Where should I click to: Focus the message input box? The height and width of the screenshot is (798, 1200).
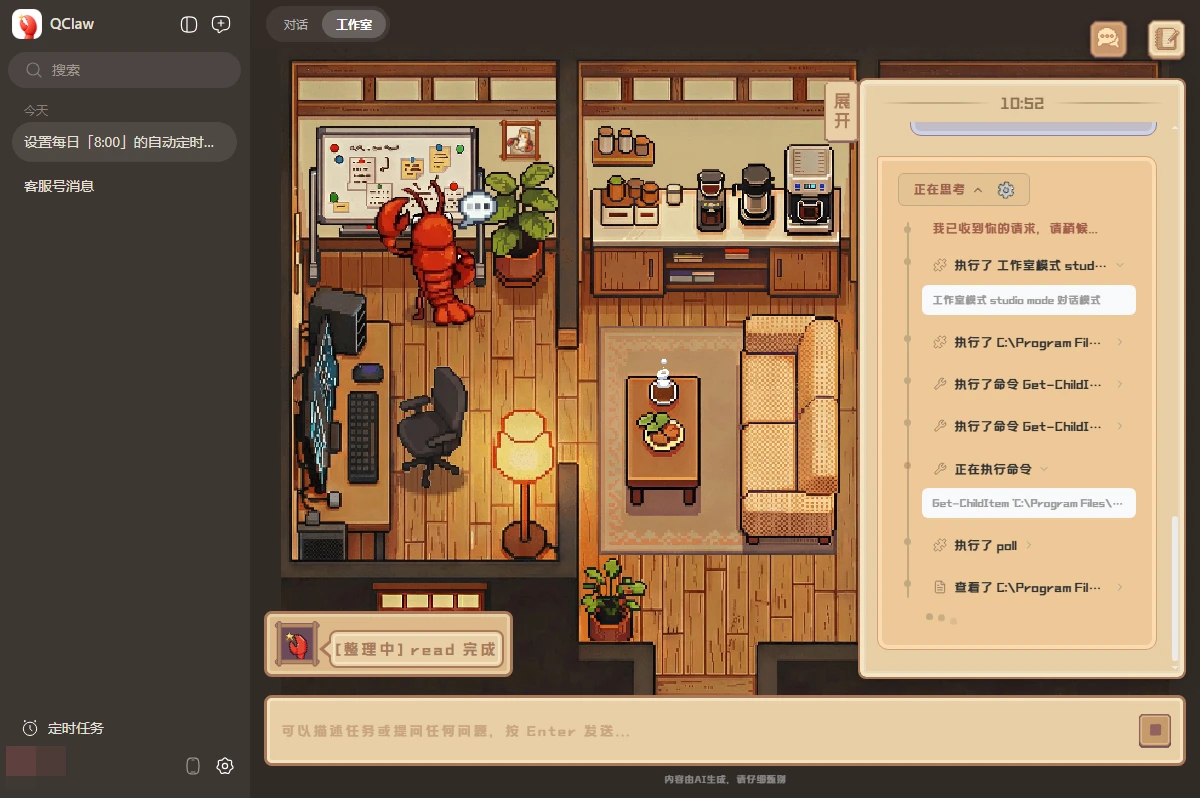(700, 731)
